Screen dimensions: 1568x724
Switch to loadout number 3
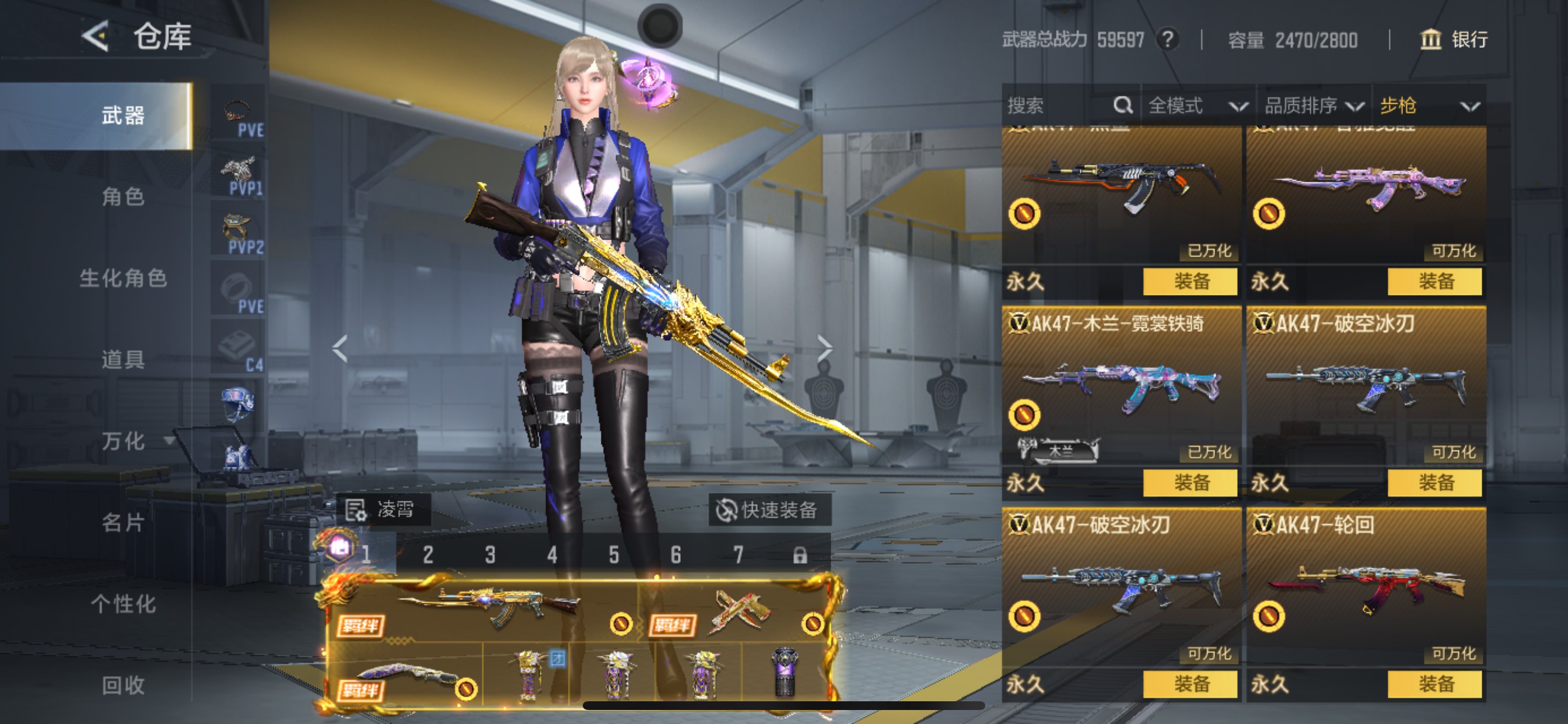point(490,555)
